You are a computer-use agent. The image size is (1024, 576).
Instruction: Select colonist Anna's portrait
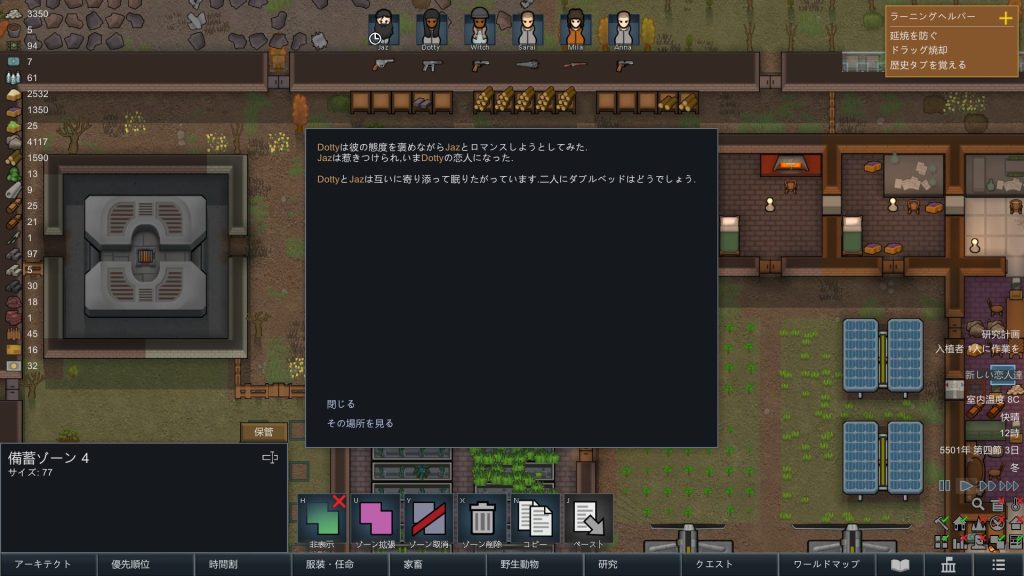click(624, 27)
